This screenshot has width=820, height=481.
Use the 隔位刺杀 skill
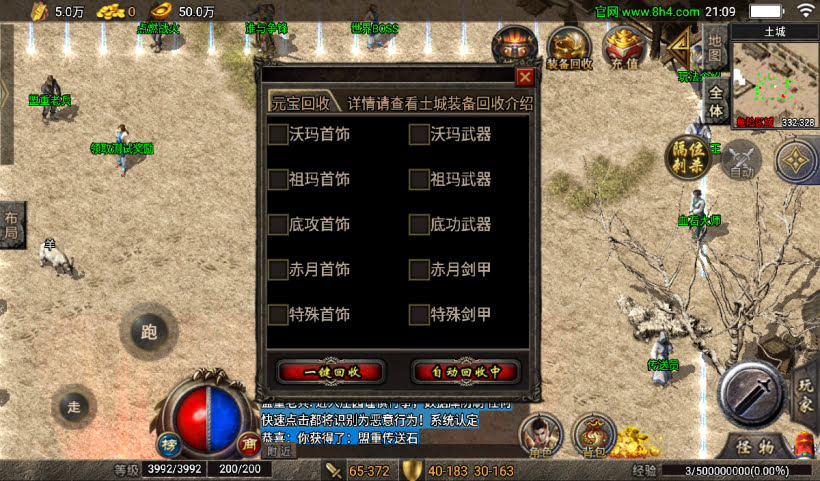click(x=689, y=157)
